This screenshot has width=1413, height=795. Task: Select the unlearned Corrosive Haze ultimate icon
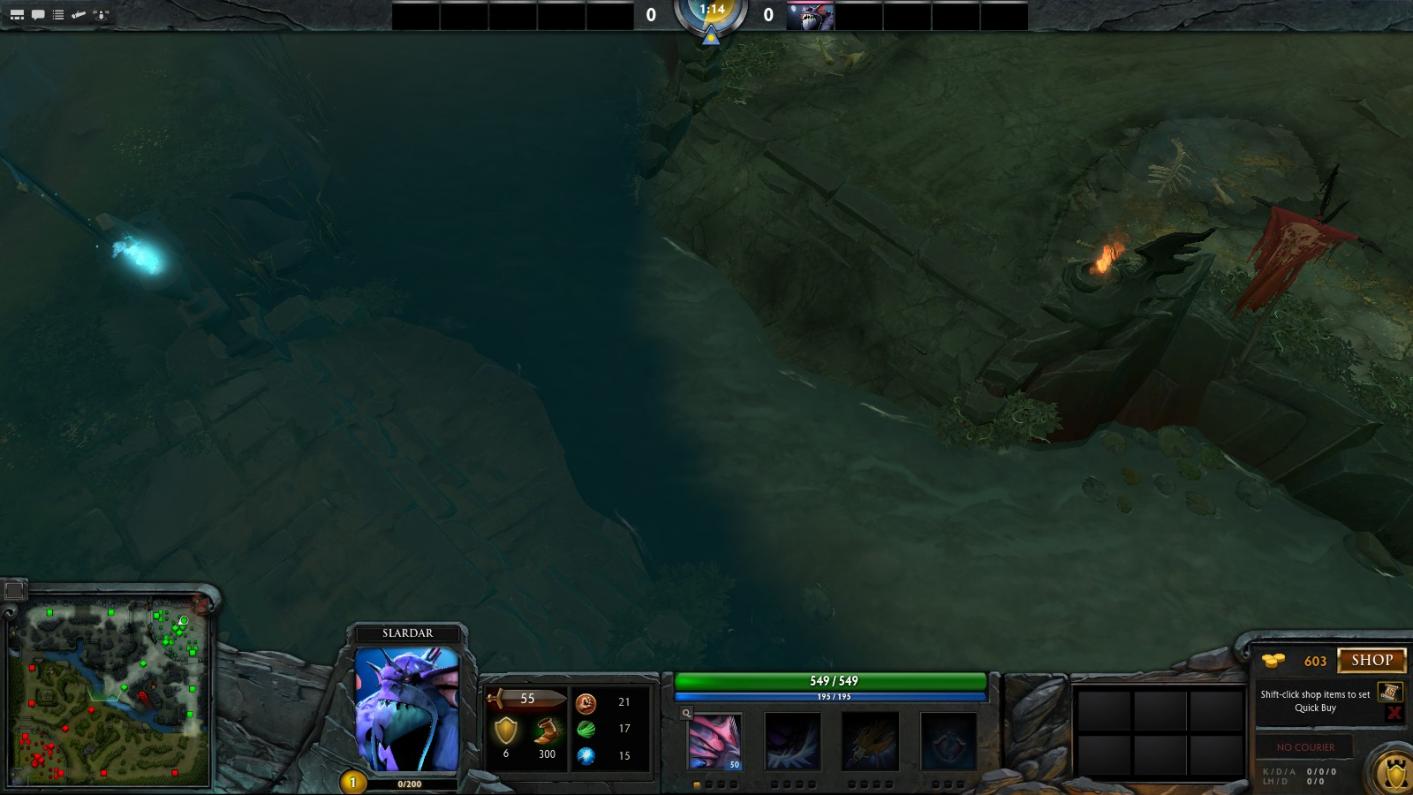coord(948,741)
